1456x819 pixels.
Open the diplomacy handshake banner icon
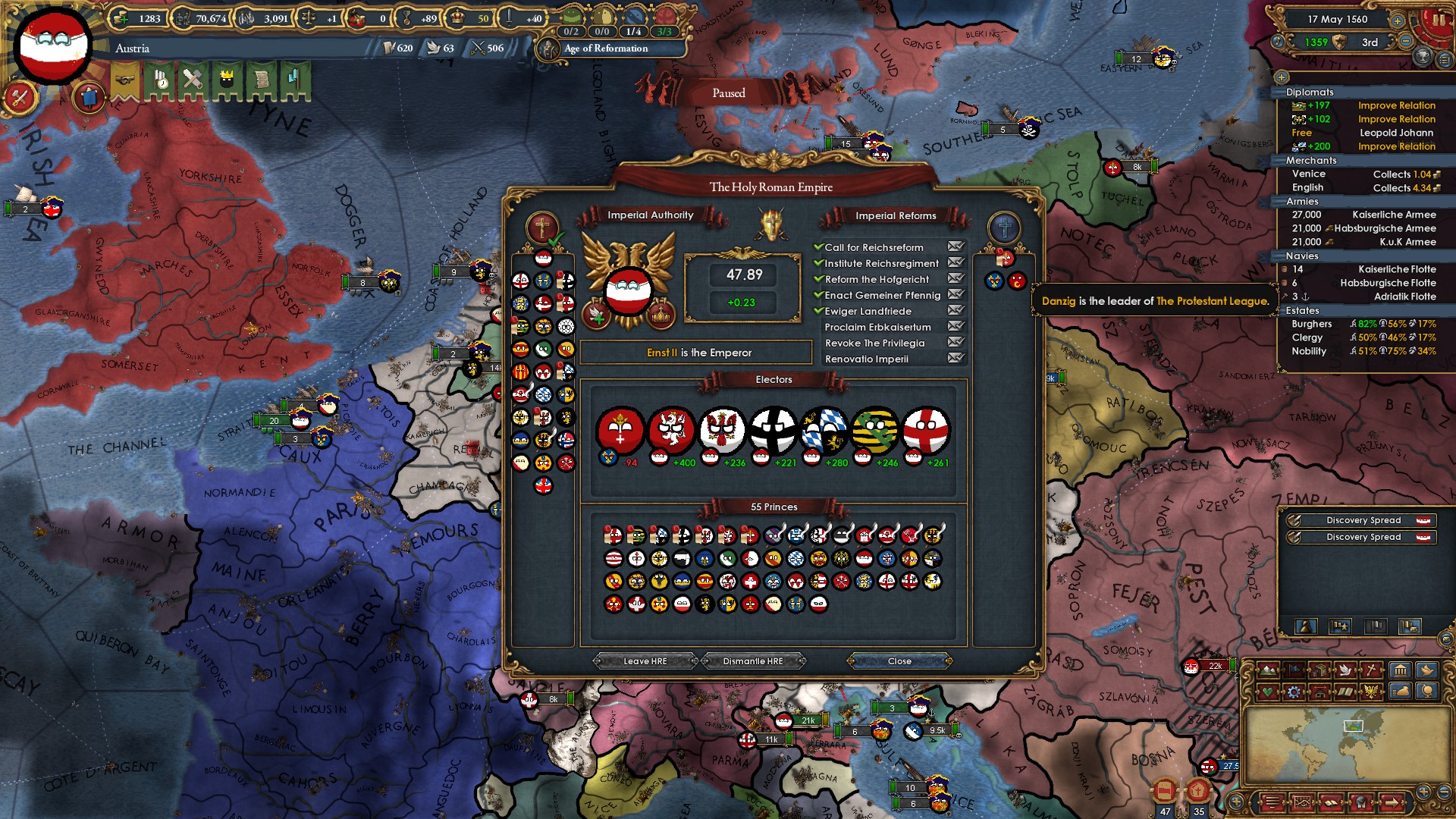[x=124, y=79]
